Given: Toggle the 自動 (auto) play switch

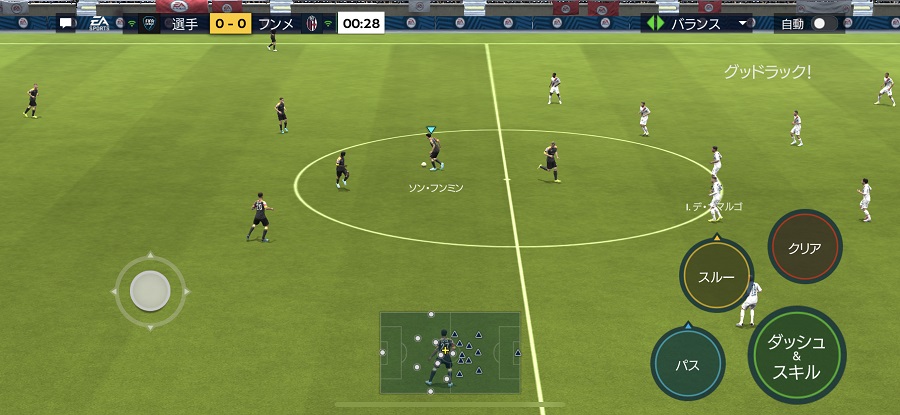Looking at the screenshot, I should click(818, 23).
